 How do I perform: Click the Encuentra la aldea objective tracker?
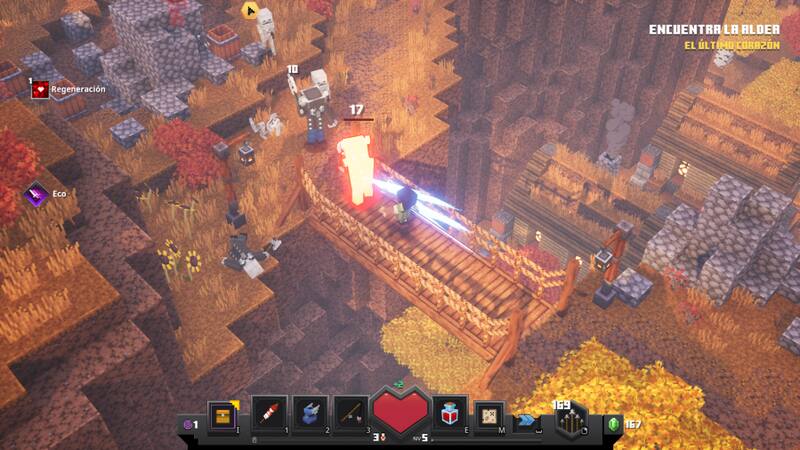click(x=713, y=30)
